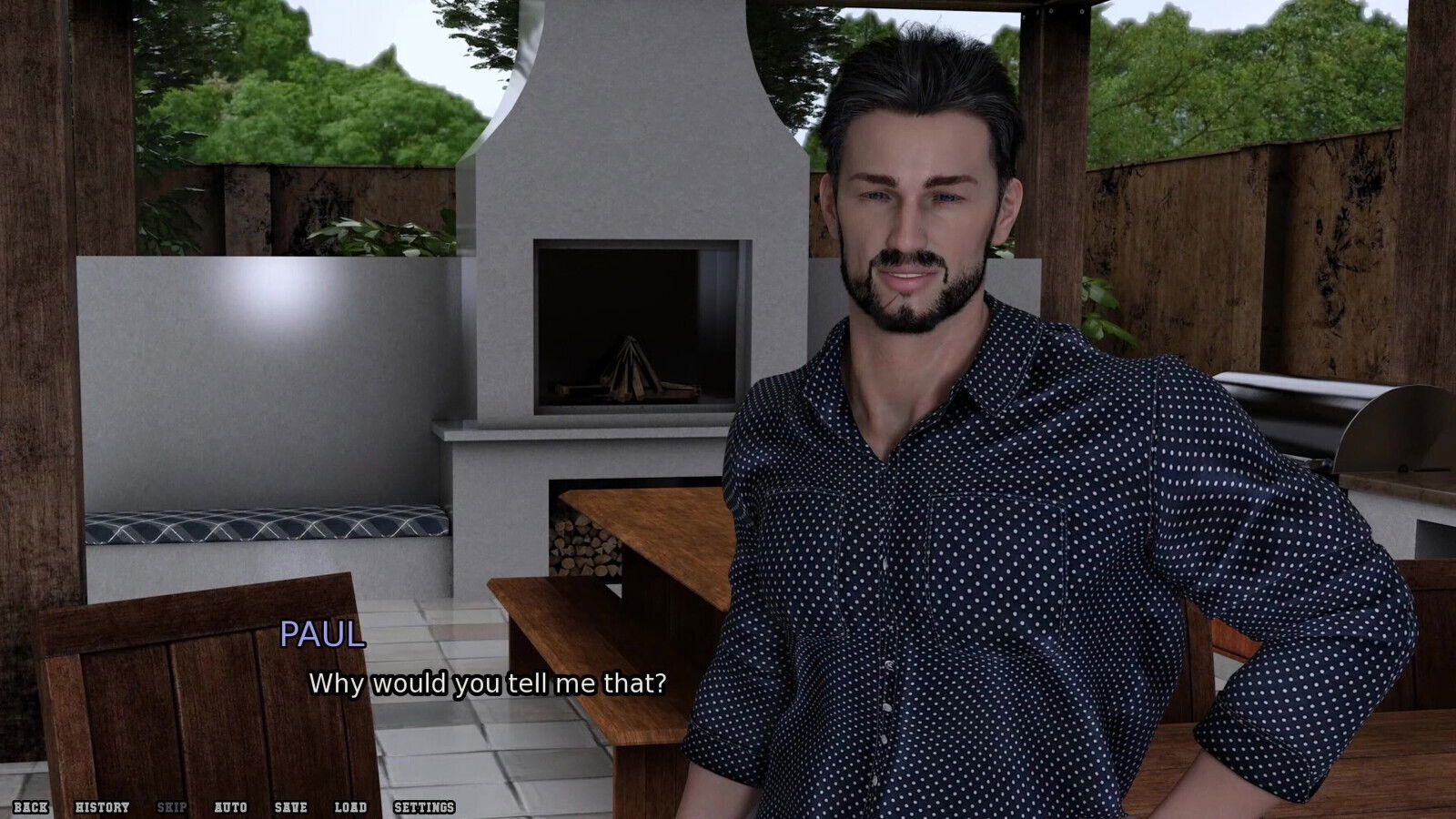The width and height of the screenshot is (1456, 819).
Task: Load a previous save with LOAD
Action: tap(349, 806)
